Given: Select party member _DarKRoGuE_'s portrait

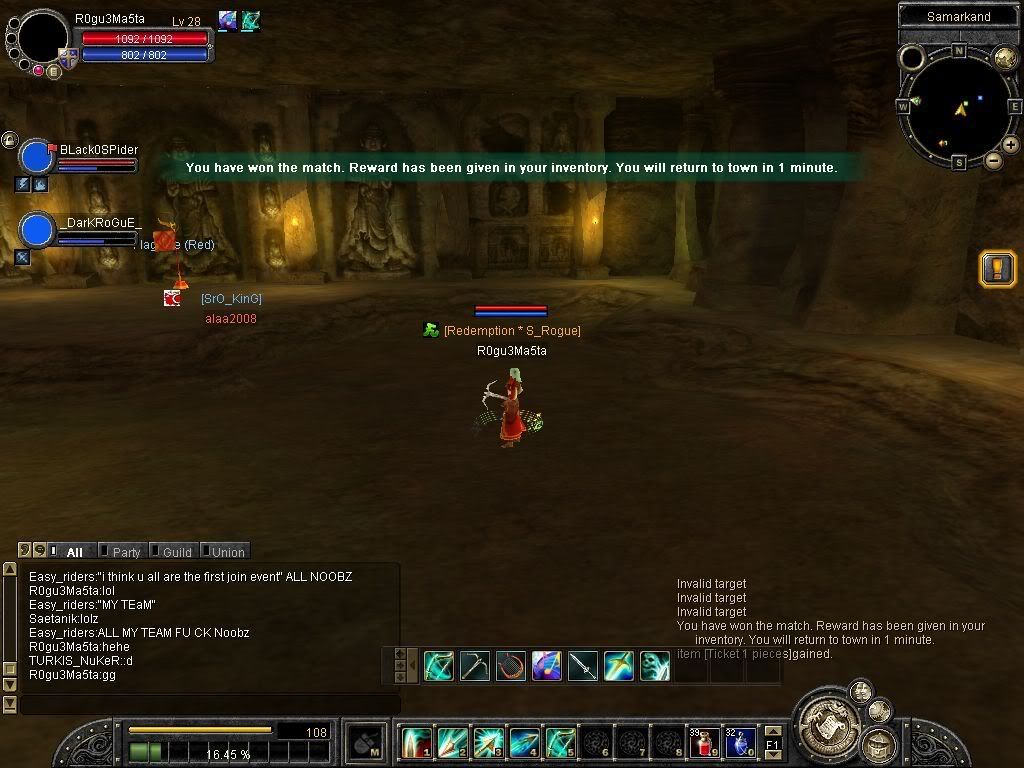Looking at the screenshot, I should tap(37, 231).
